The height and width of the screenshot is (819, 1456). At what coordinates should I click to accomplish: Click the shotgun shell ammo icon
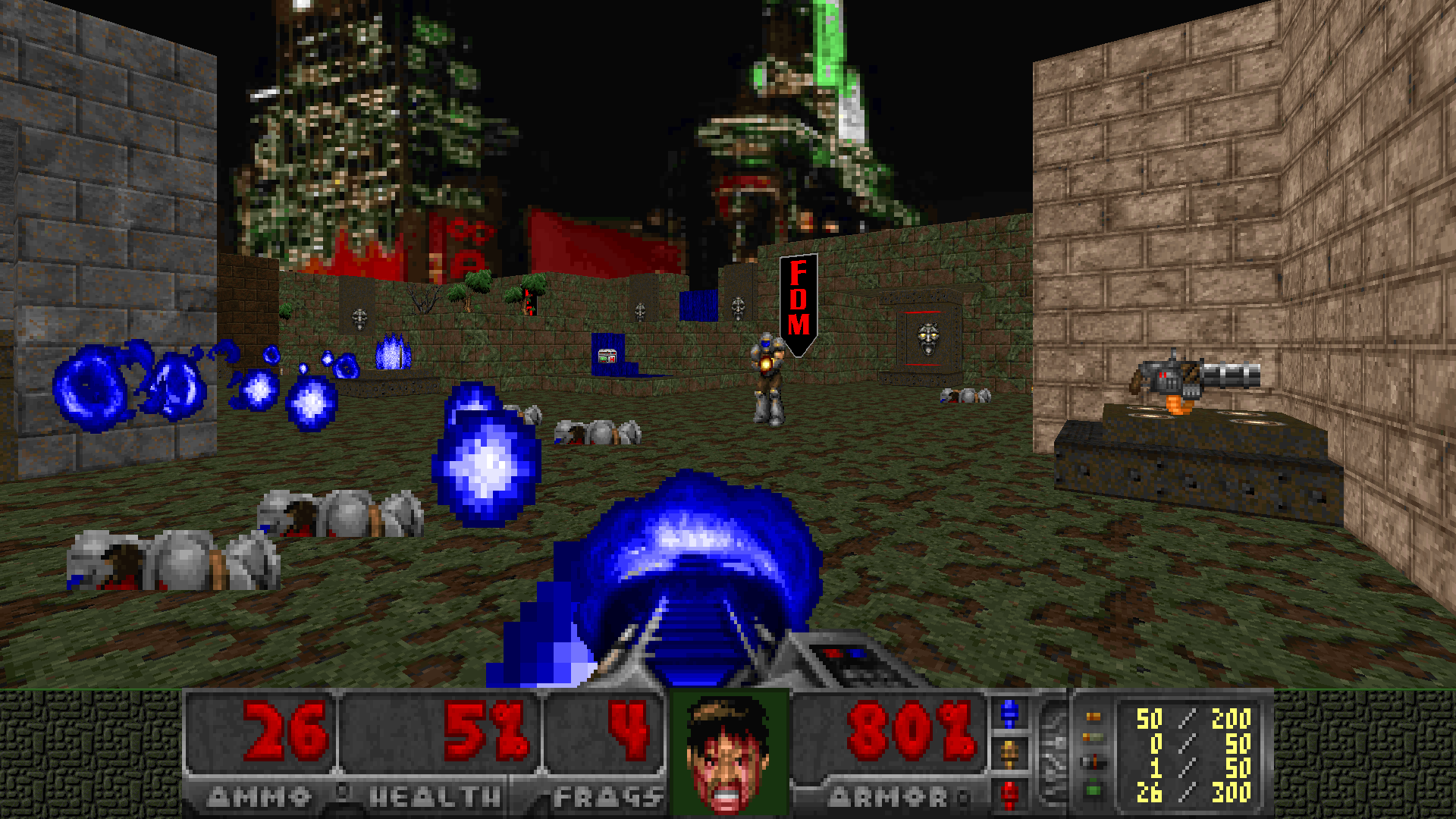point(1094,738)
